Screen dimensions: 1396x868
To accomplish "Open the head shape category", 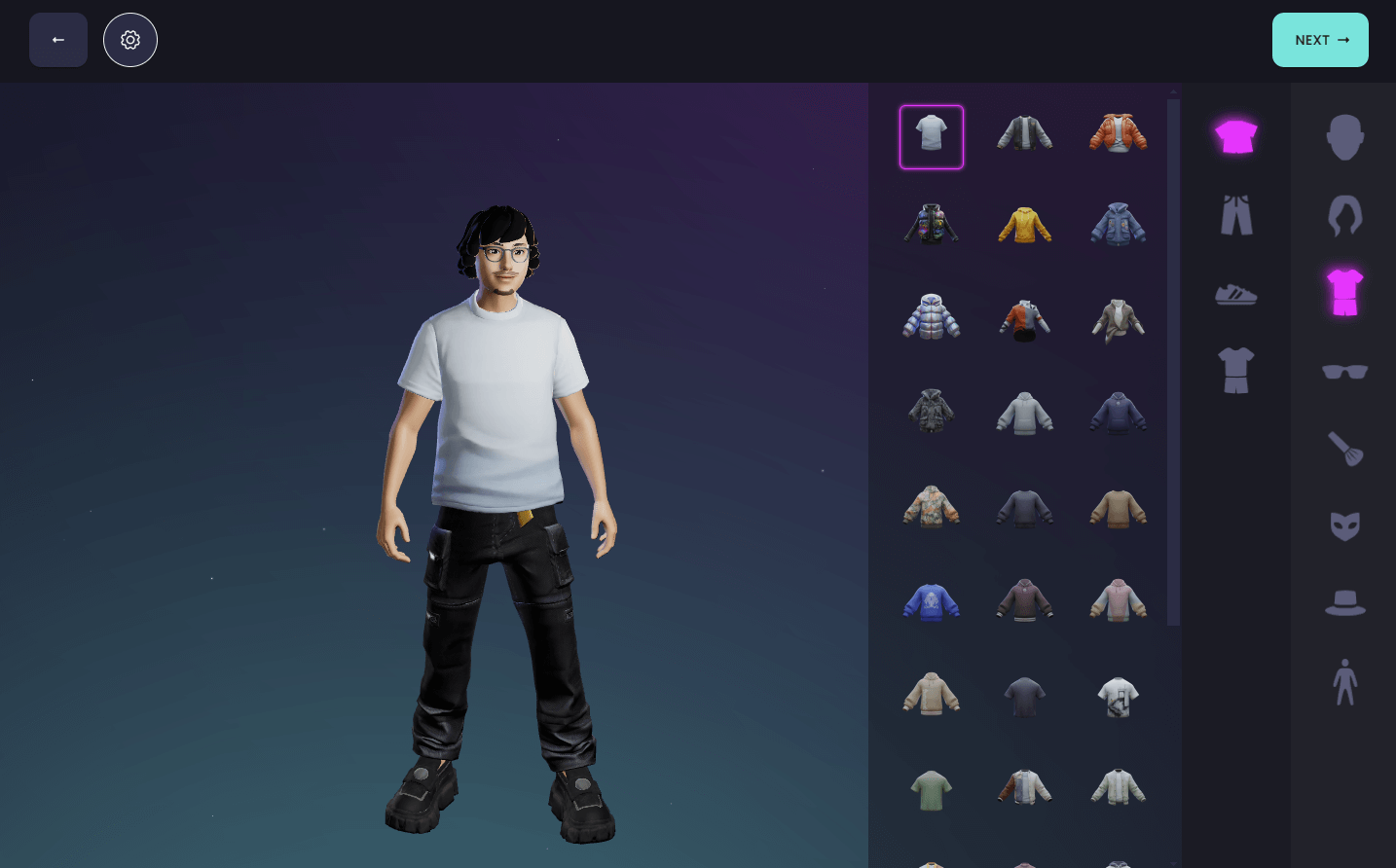I will click(1344, 137).
